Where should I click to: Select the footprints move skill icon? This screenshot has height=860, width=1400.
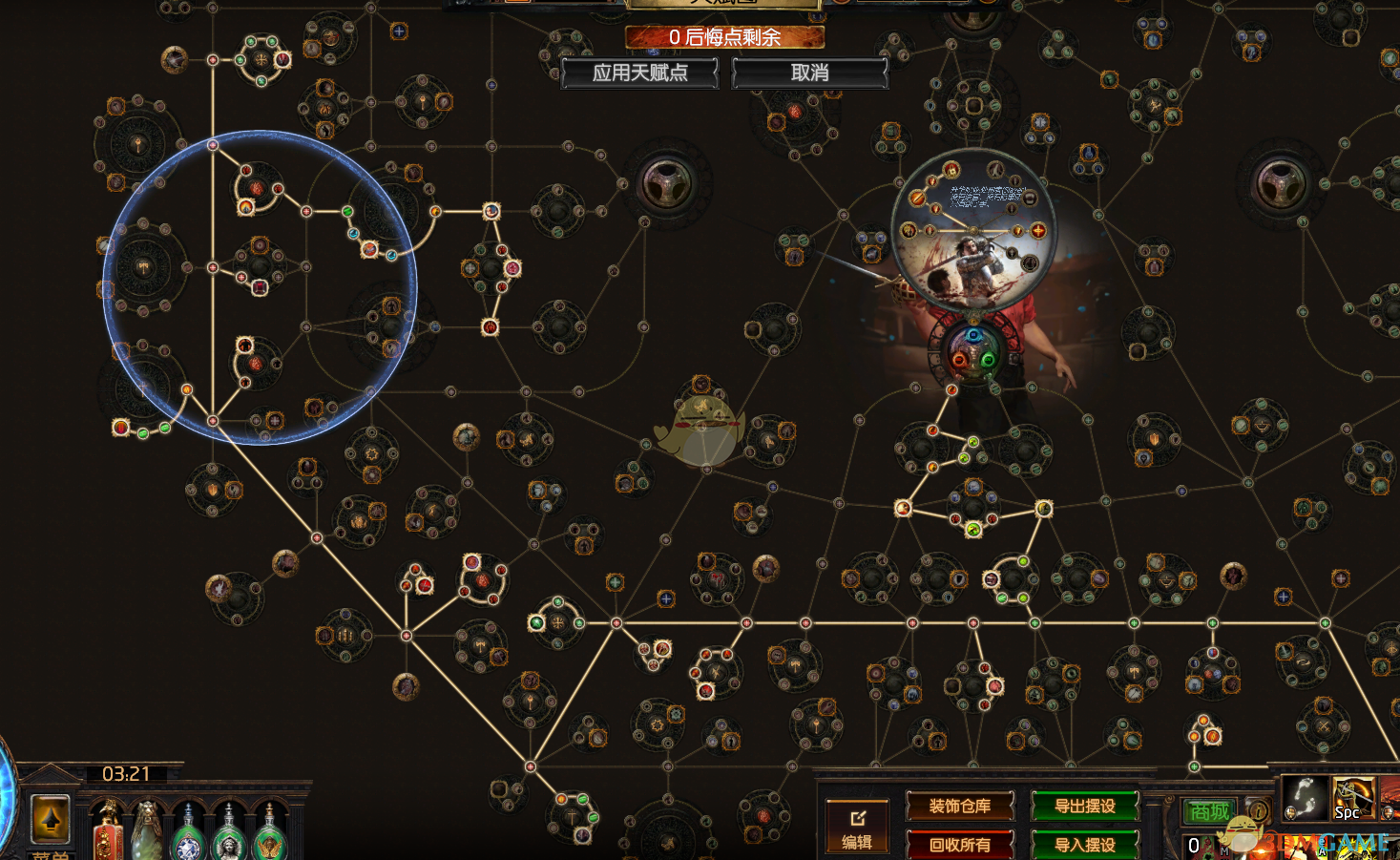(1304, 798)
